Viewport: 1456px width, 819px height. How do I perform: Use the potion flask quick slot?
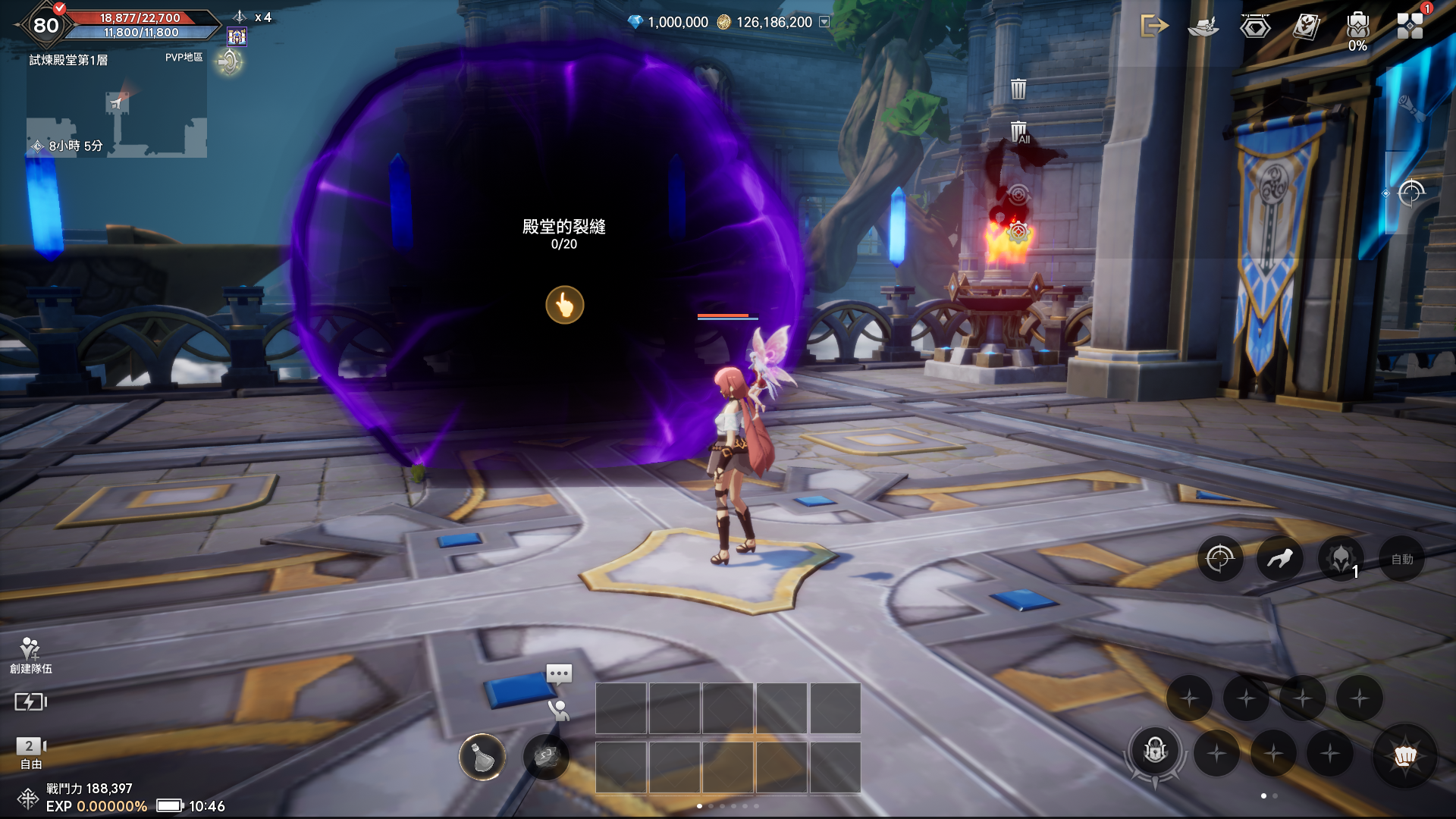(x=482, y=756)
